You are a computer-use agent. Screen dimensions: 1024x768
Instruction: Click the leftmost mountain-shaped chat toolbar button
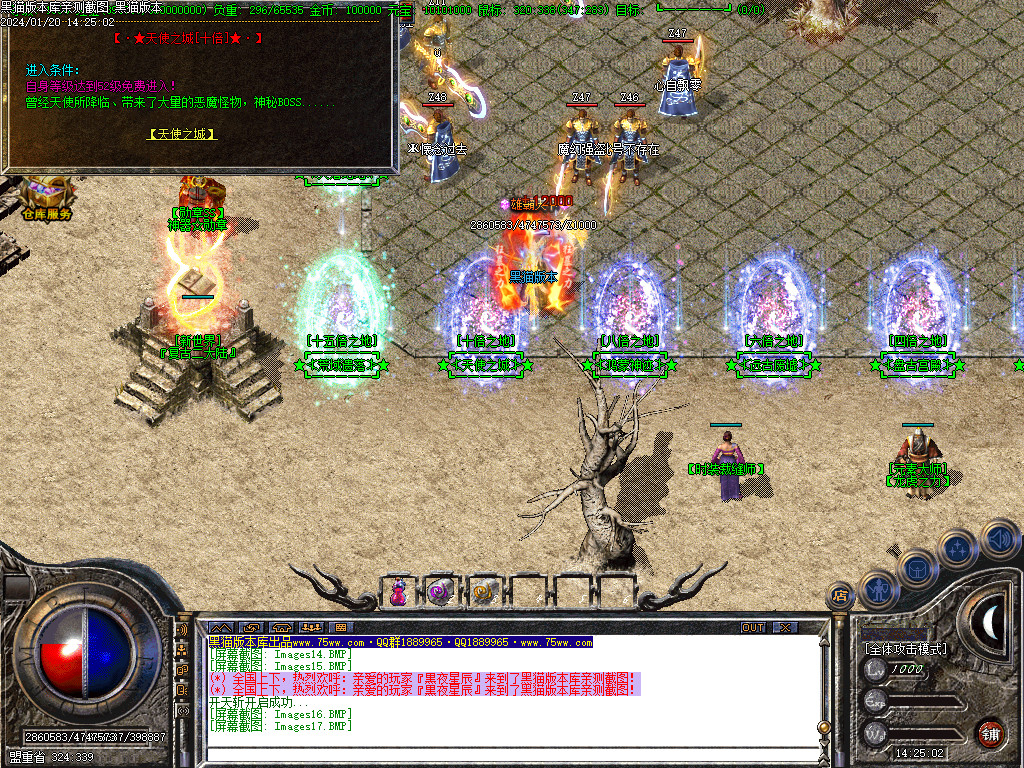[x=220, y=628]
